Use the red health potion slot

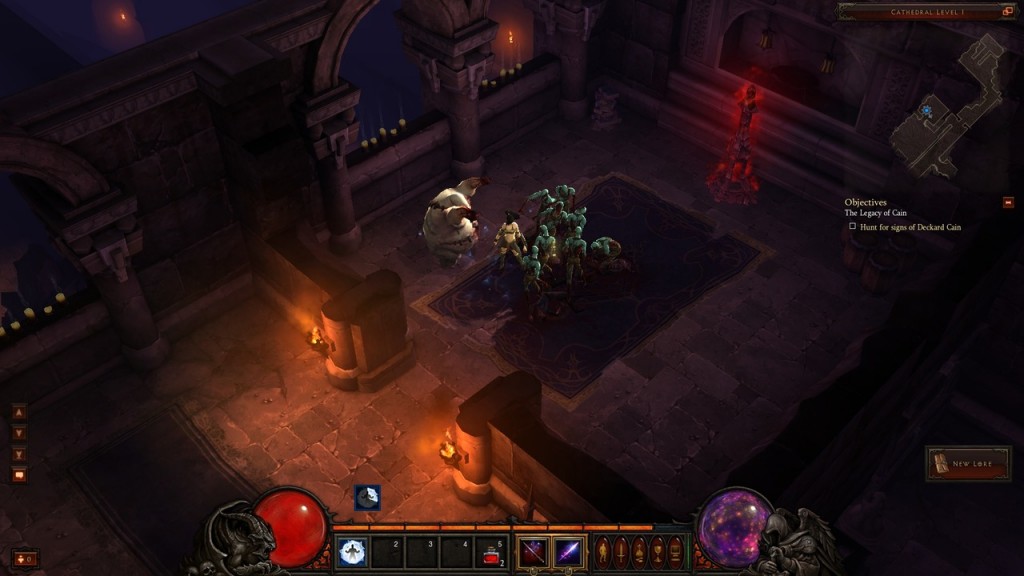tap(490, 551)
